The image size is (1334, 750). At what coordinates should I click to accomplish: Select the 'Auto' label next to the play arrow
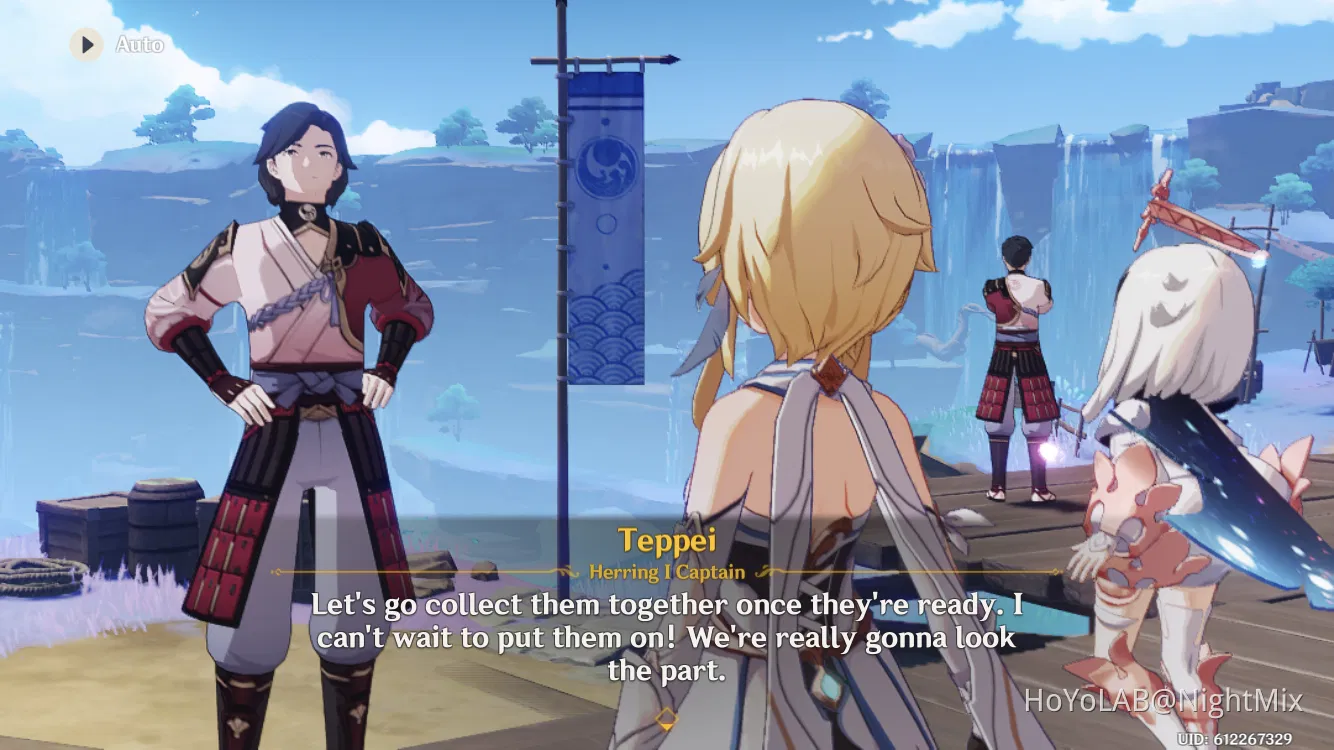(x=140, y=44)
